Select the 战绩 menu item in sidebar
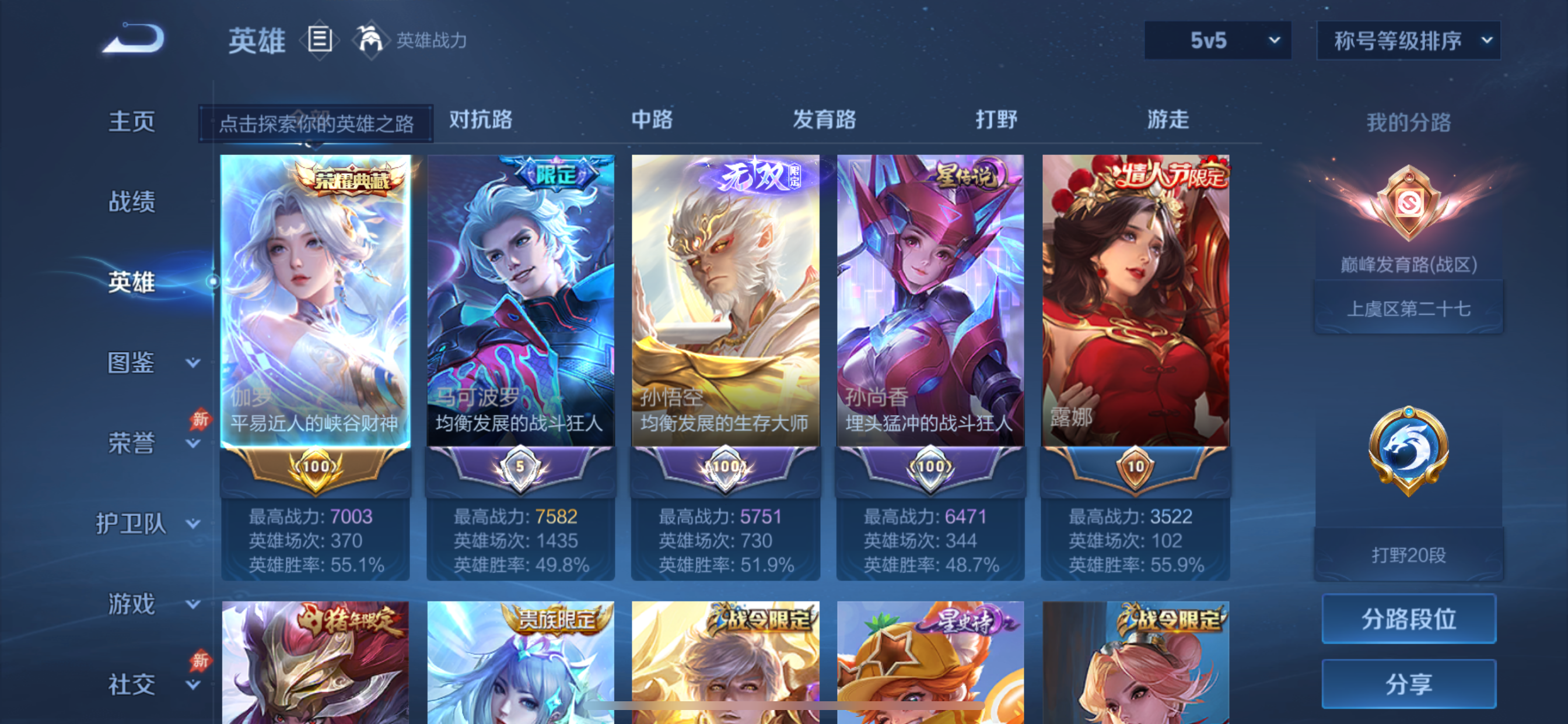This screenshot has width=1568, height=724. pyautogui.click(x=132, y=201)
